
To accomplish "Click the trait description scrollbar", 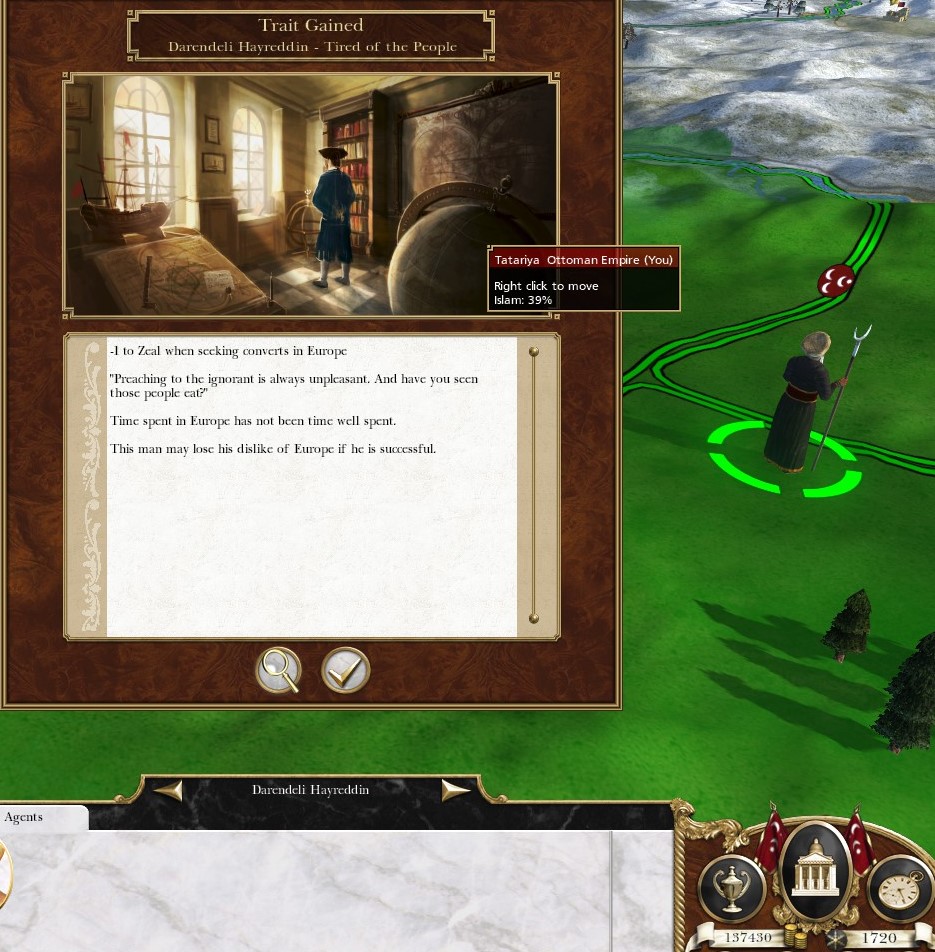I will (534, 485).
